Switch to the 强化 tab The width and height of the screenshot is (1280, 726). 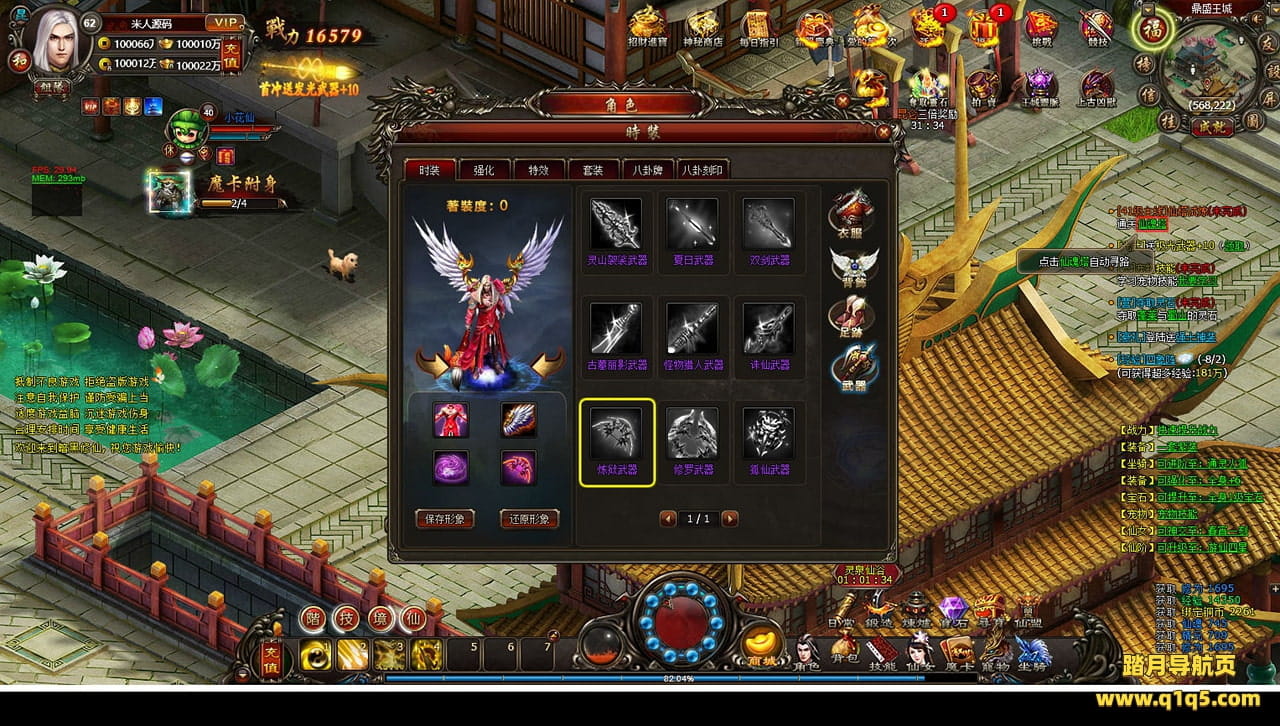[x=483, y=170]
